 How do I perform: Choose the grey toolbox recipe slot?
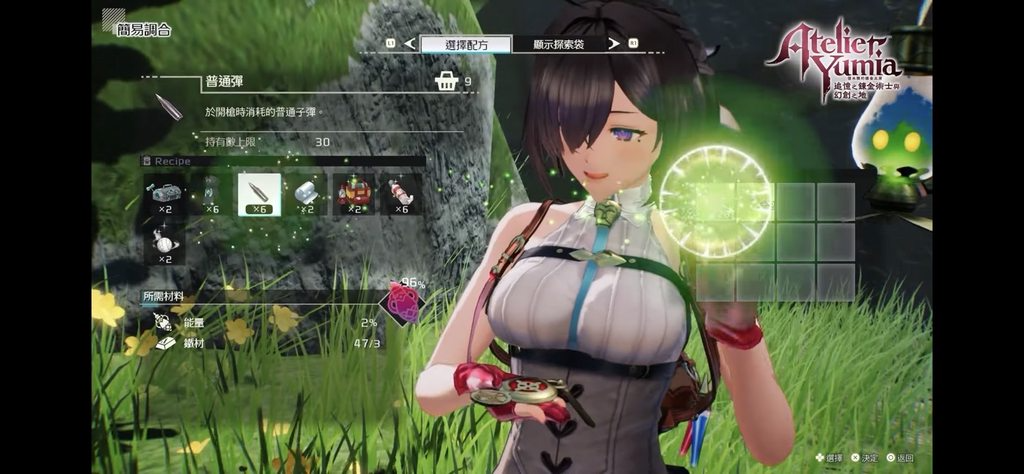coord(163,194)
